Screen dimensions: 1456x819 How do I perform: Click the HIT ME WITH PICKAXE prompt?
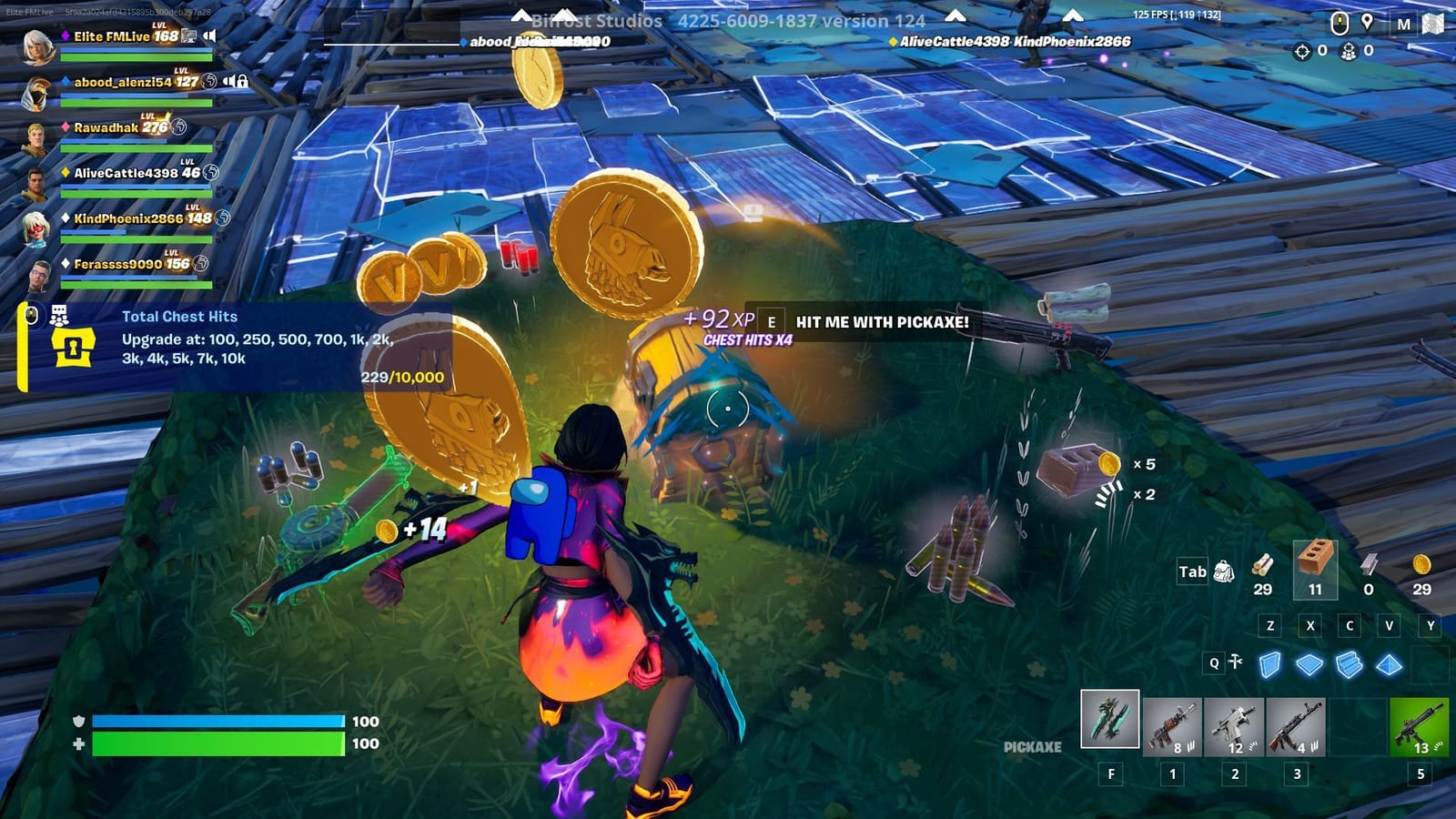[x=880, y=322]
